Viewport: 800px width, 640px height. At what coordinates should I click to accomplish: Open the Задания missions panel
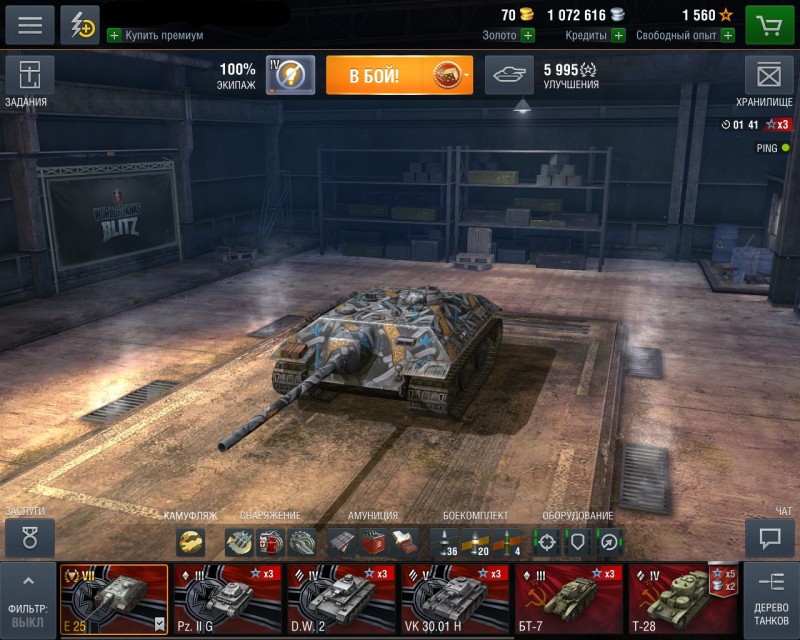[x=30, y=76]
